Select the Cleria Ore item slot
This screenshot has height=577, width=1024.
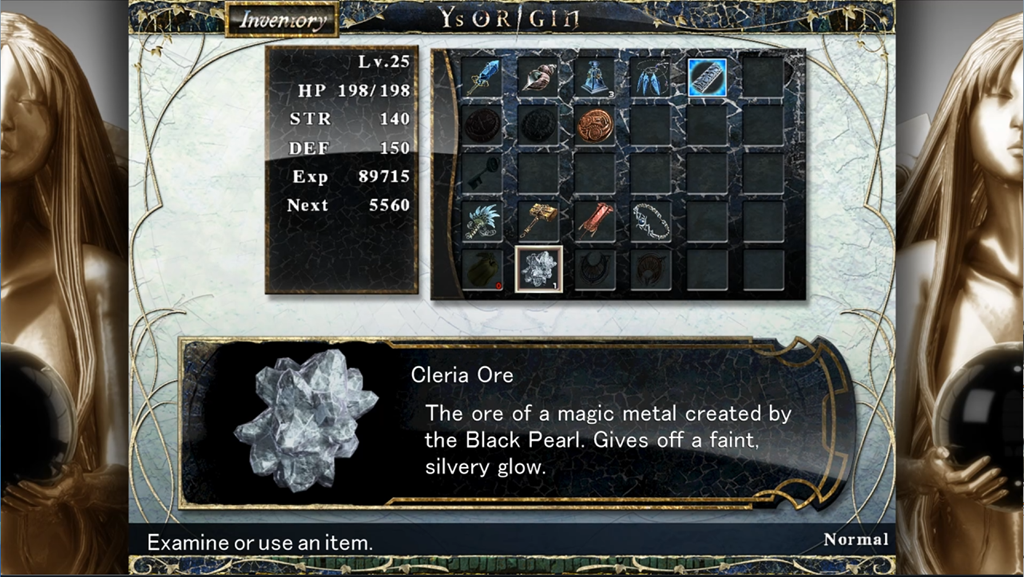point(538,269)
